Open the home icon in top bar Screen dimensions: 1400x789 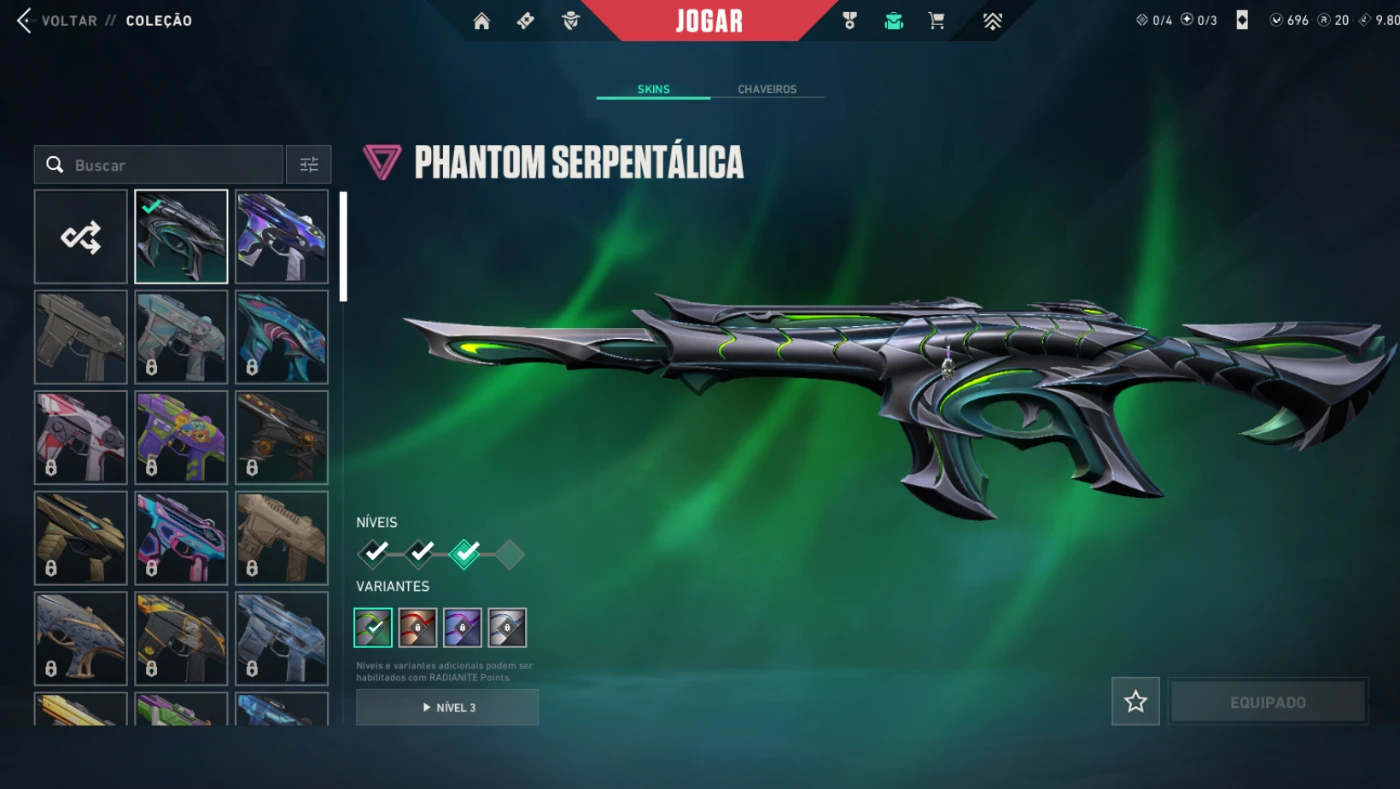point(482,21)
